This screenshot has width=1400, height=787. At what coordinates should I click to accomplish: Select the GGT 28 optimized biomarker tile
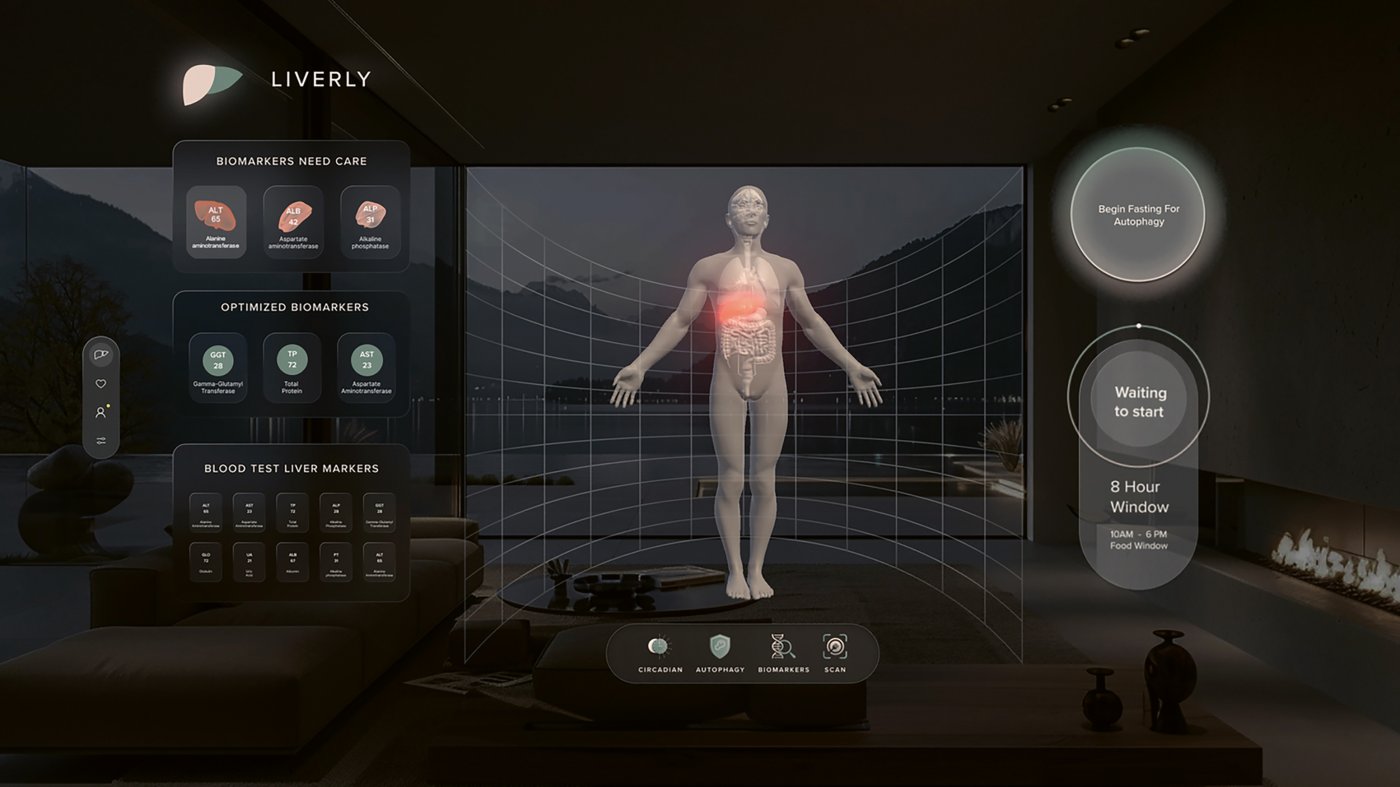216,367
